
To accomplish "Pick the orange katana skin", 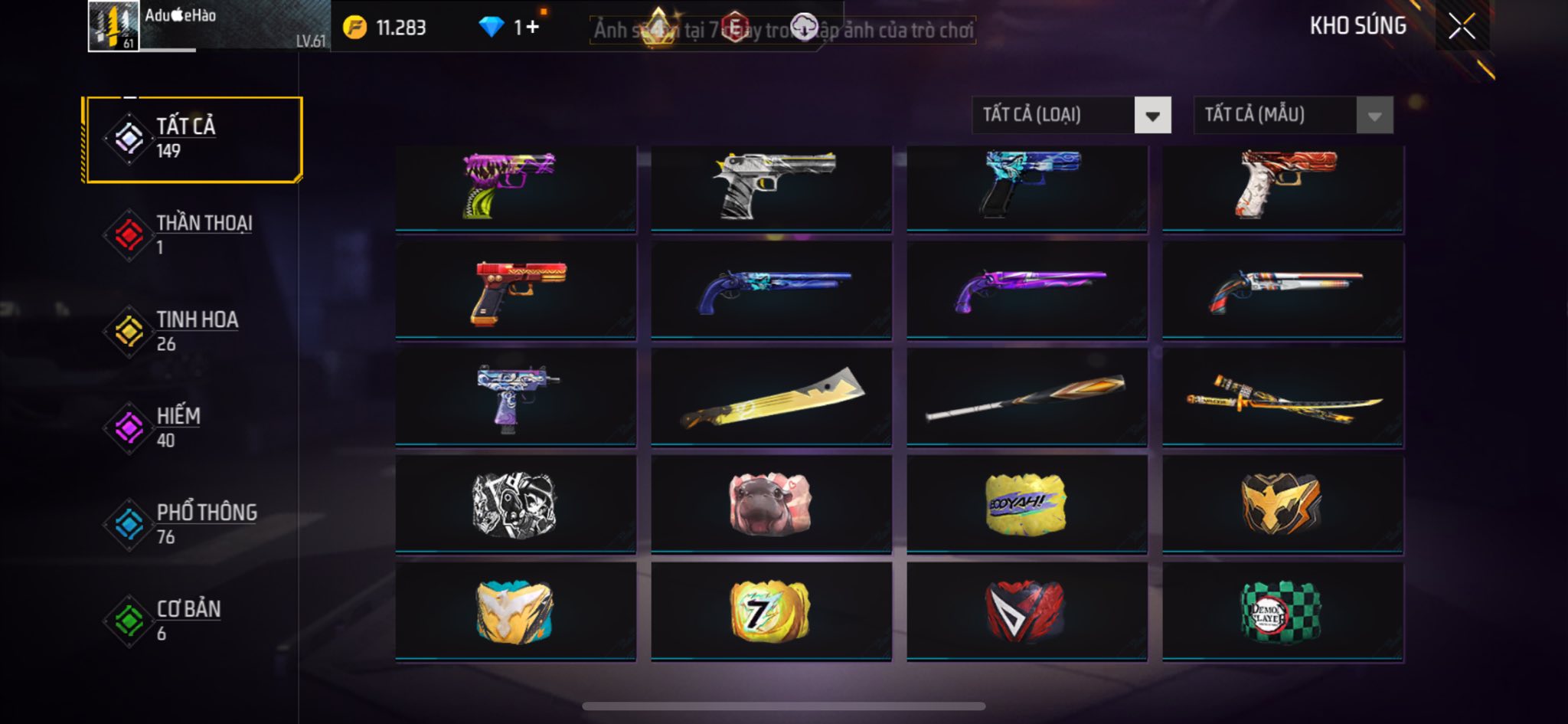I will click(1282, 398).
